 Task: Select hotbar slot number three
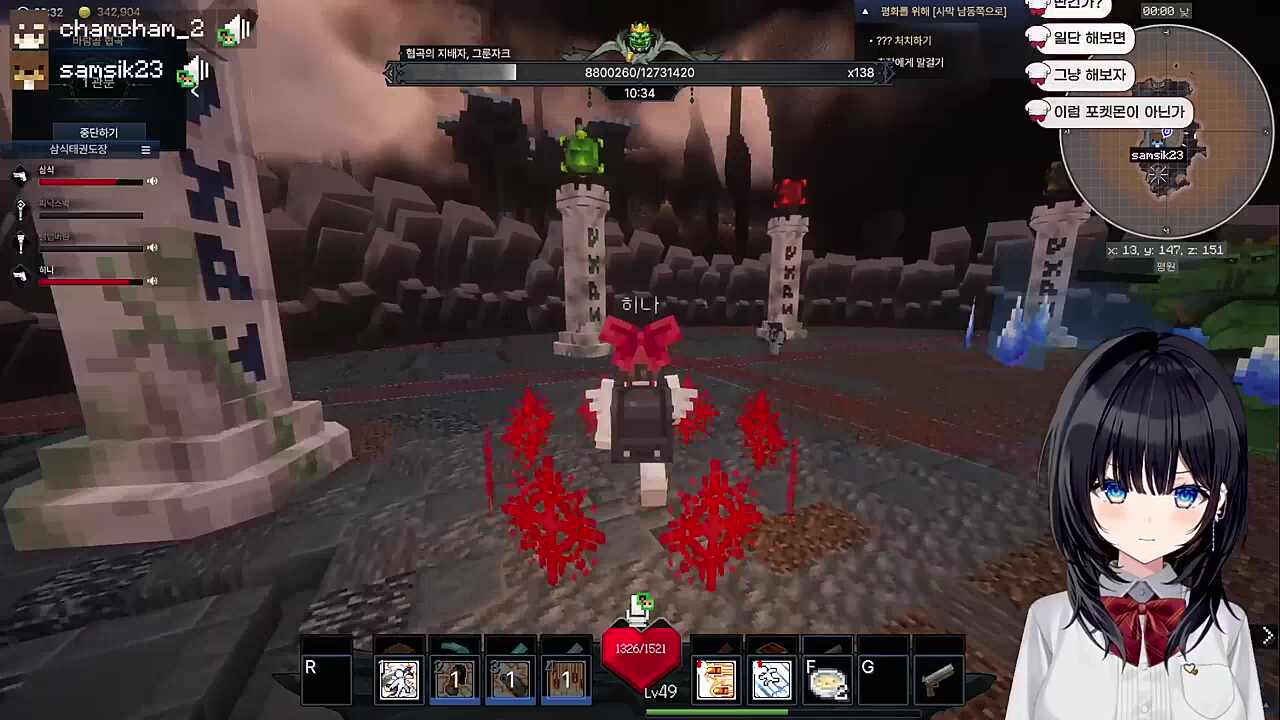(x=510, y=680)
